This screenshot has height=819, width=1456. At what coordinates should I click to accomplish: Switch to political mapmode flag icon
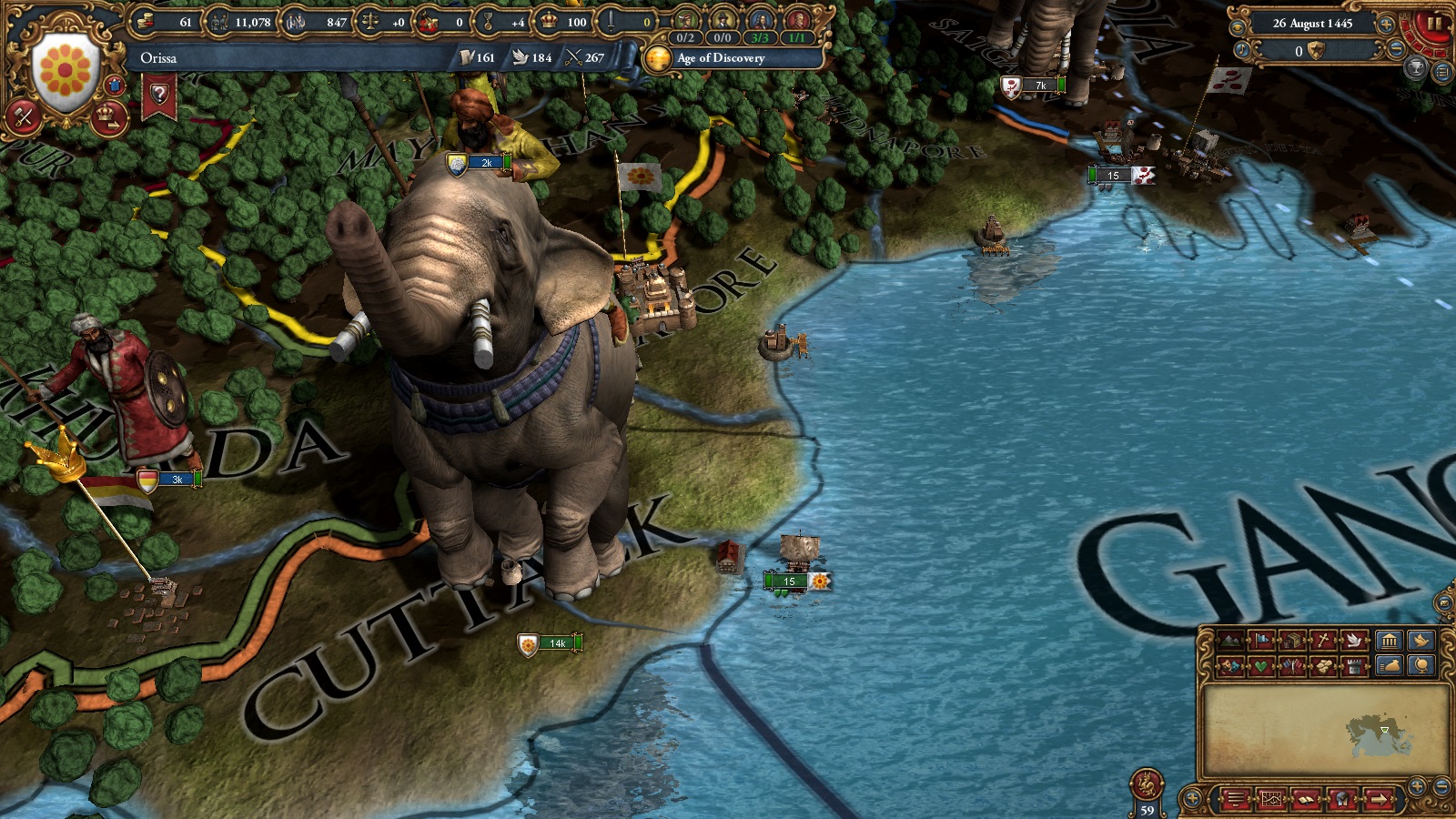(1260, 640)
